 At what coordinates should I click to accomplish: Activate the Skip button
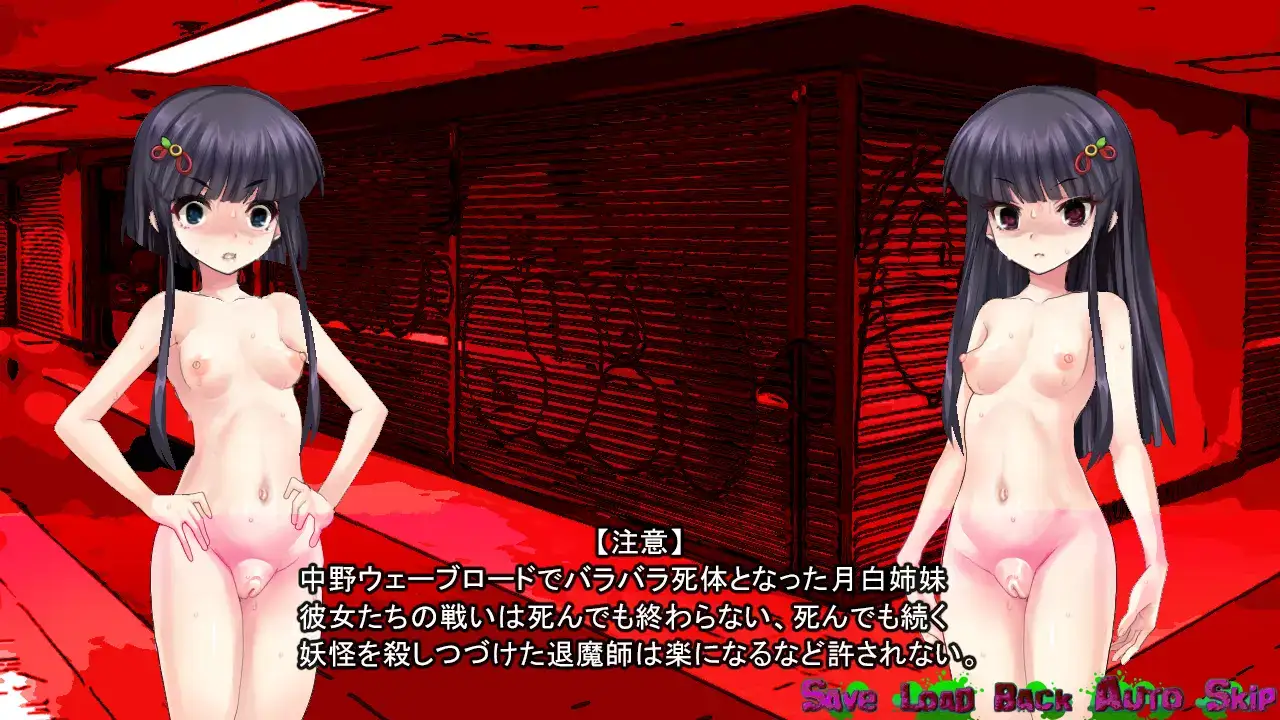[x=1239, y=696]
